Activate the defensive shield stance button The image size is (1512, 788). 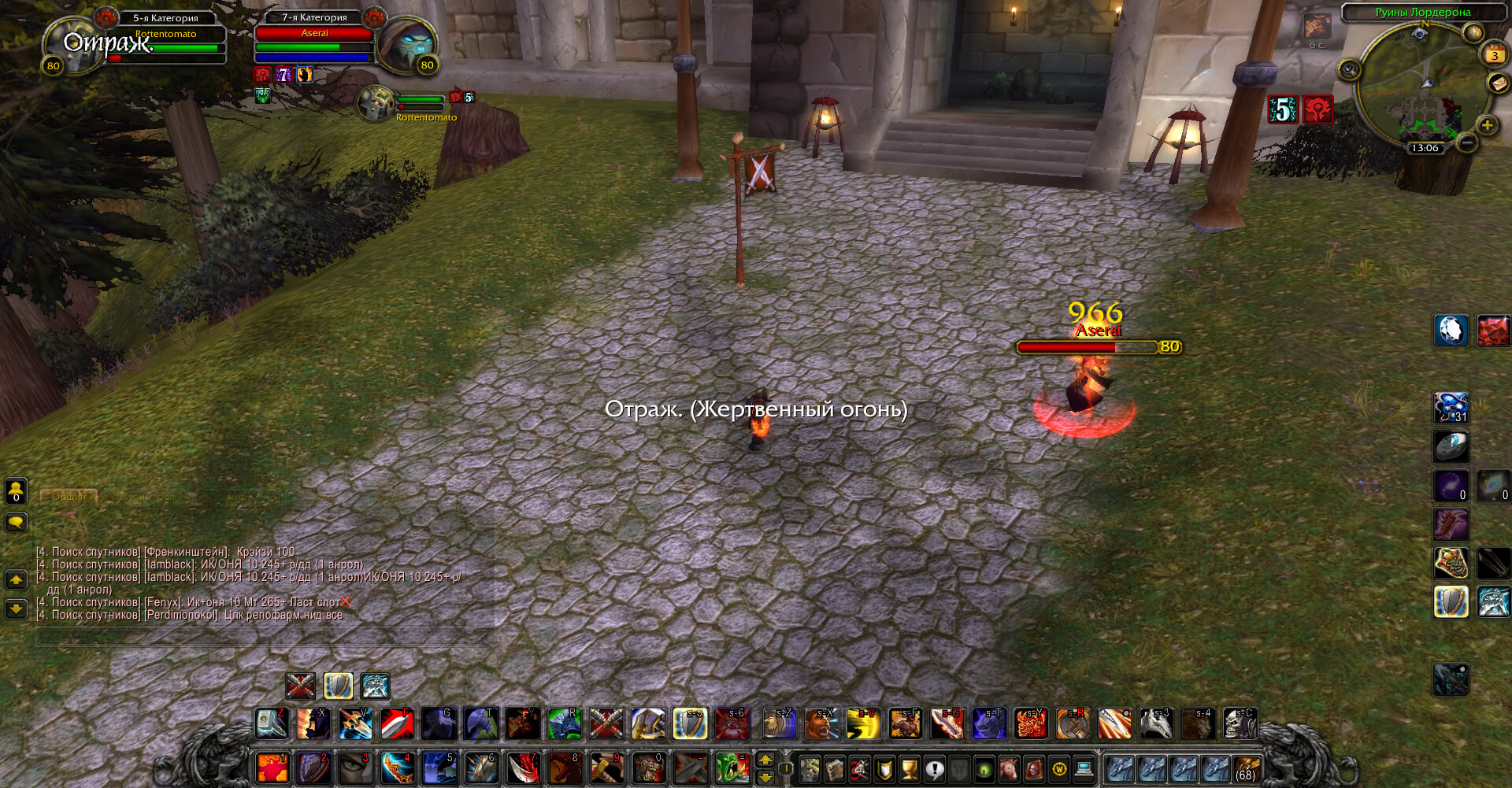click(x=338, y=686)
